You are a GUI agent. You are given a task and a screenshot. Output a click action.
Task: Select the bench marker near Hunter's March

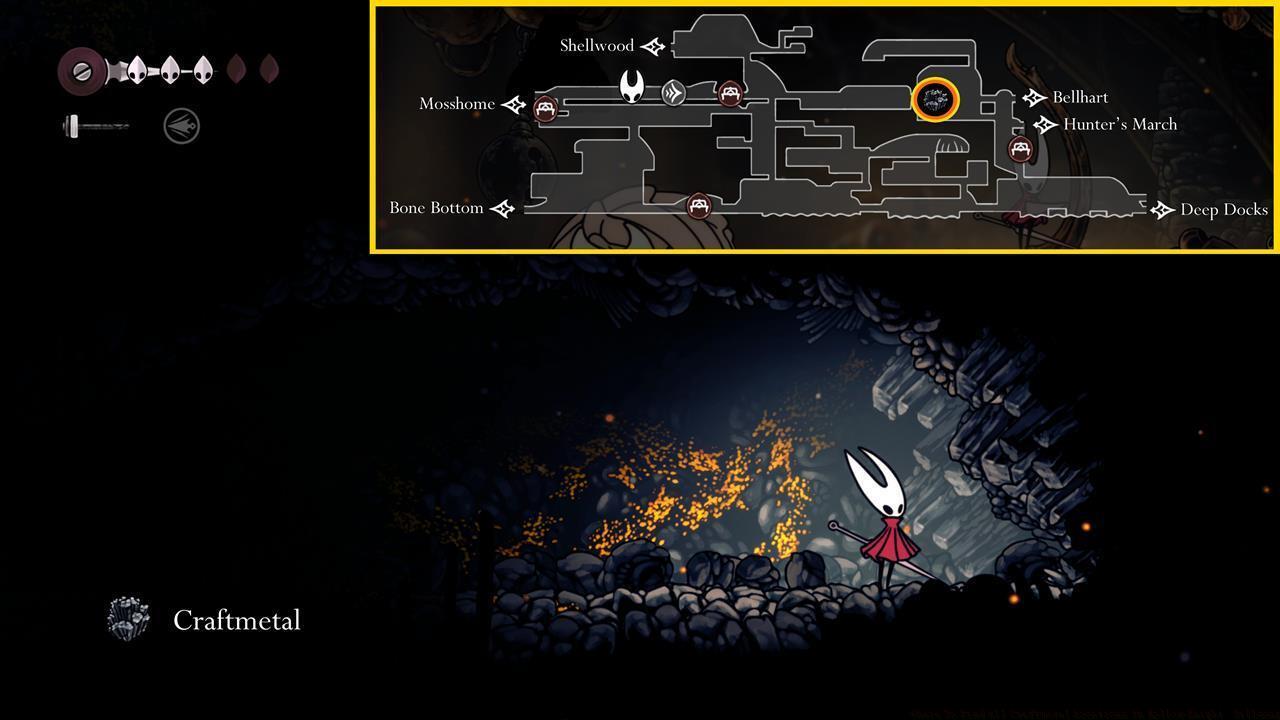[x=1019, y=148]
